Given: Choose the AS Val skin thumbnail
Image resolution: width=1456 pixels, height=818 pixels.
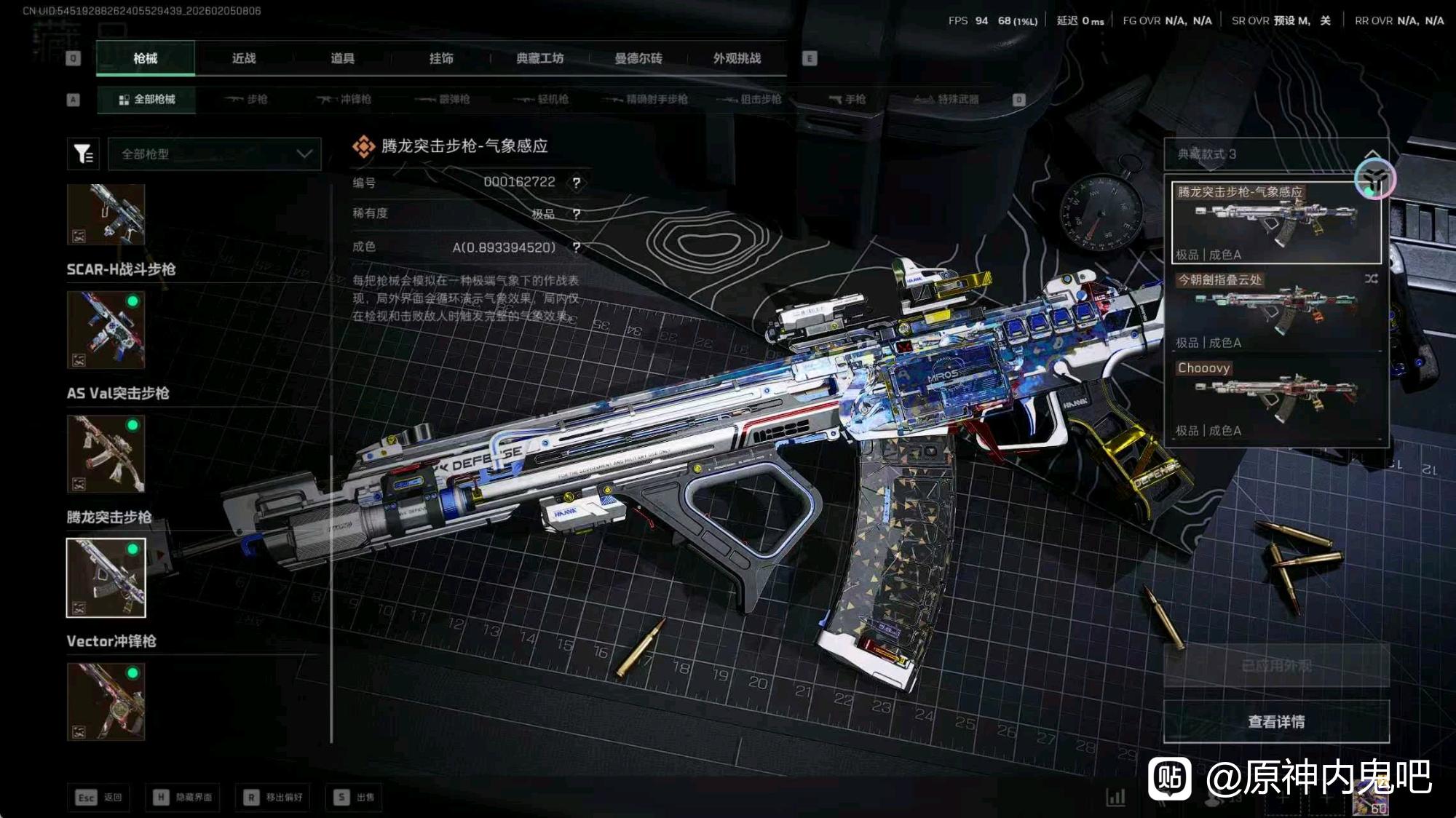Looking at the screenshot, I should [x=106, y=454].
